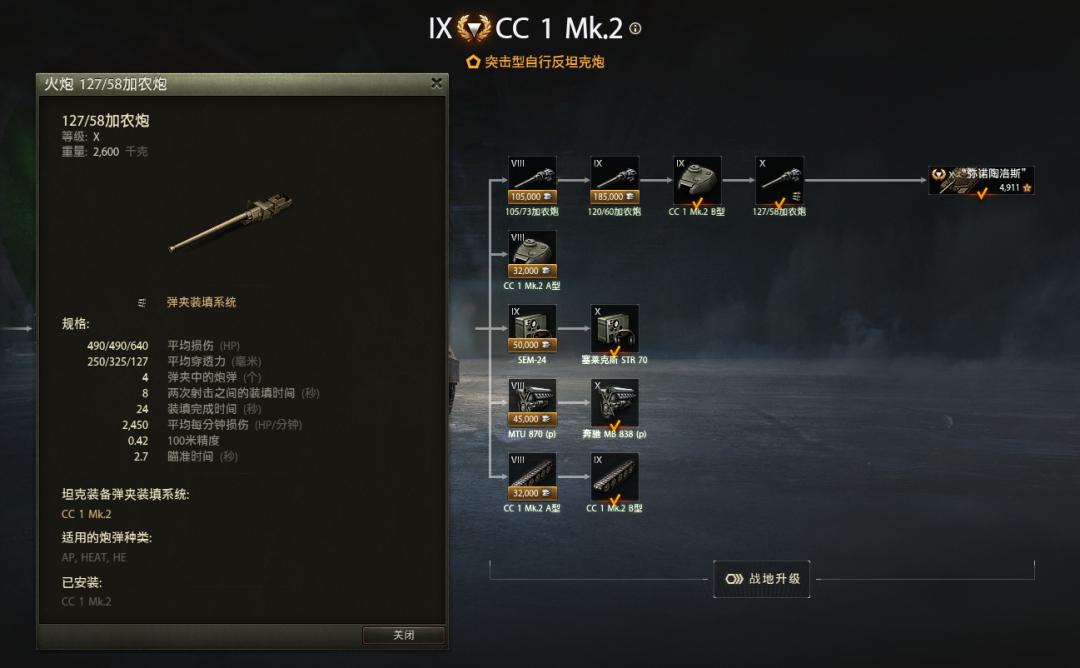Open 战地升级 field upgrade
The image size is (1080, 668).
pos(761,578)
